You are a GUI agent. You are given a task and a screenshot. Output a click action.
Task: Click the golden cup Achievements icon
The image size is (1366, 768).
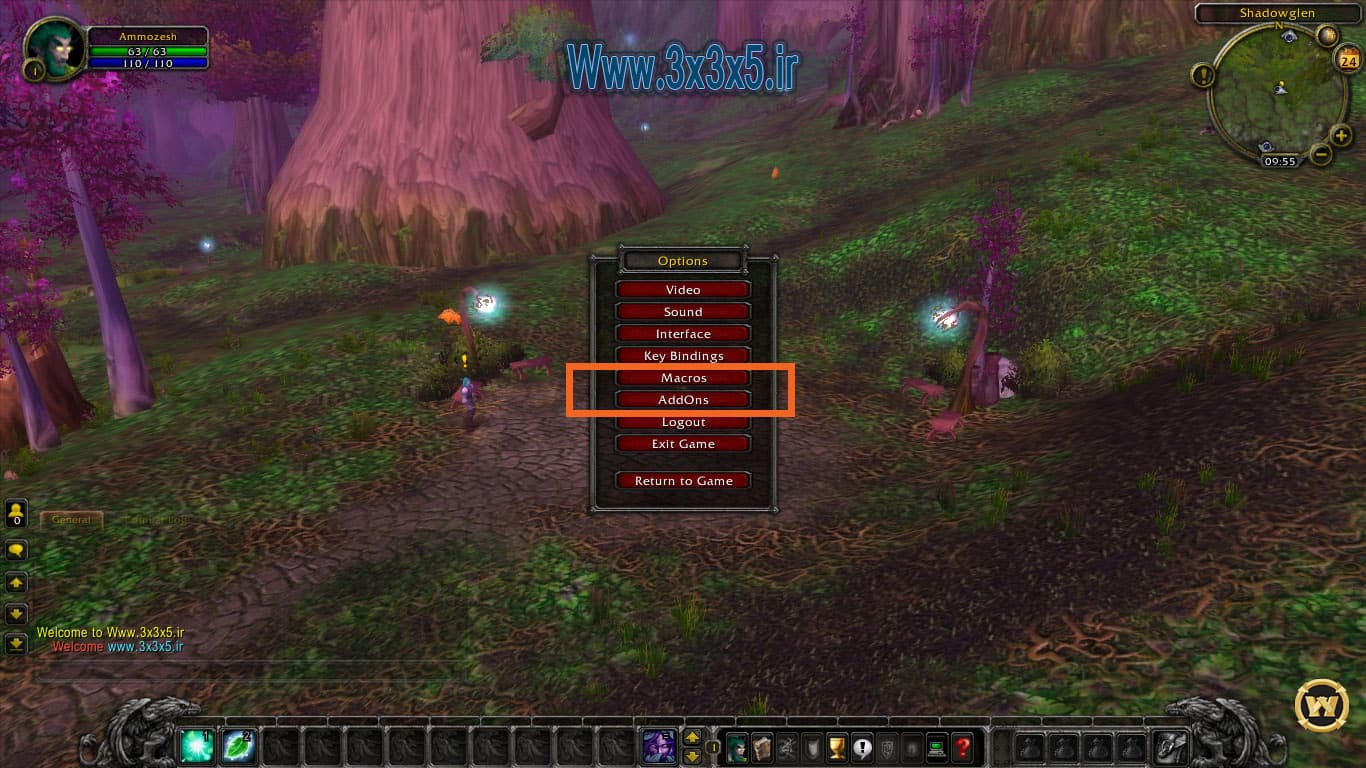coord(838,745)
